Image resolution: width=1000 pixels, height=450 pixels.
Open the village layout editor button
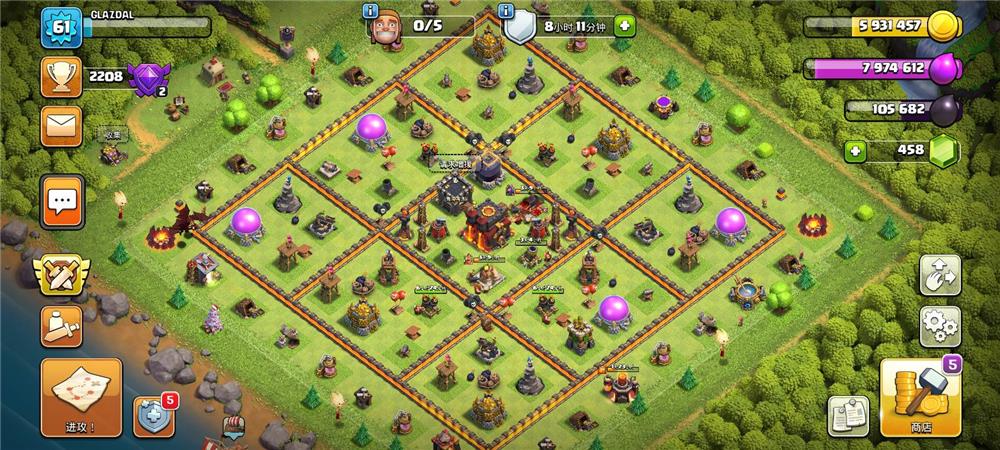(940, 274)
